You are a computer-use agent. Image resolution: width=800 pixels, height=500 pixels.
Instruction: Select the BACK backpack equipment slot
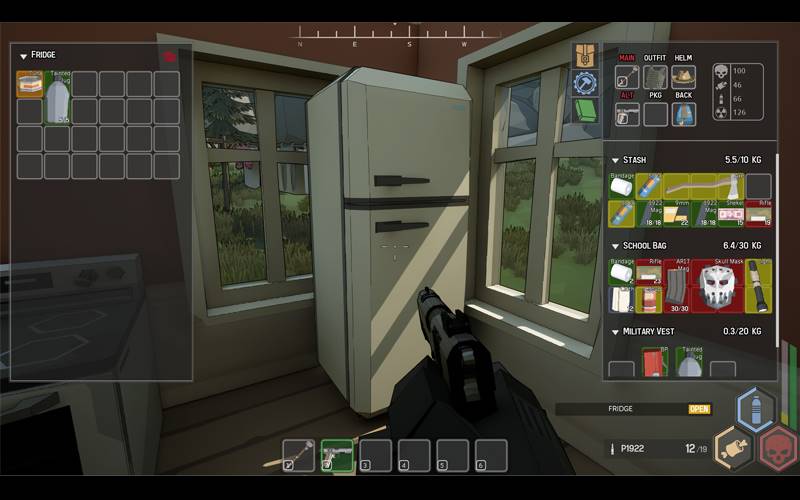684,114
